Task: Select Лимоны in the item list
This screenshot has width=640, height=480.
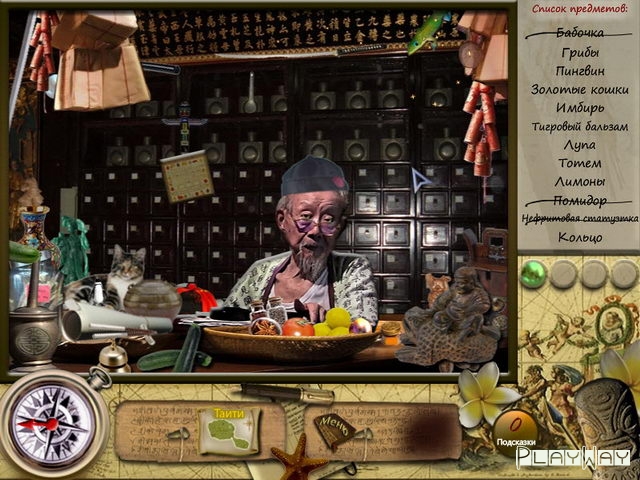Action: (579, 181)
